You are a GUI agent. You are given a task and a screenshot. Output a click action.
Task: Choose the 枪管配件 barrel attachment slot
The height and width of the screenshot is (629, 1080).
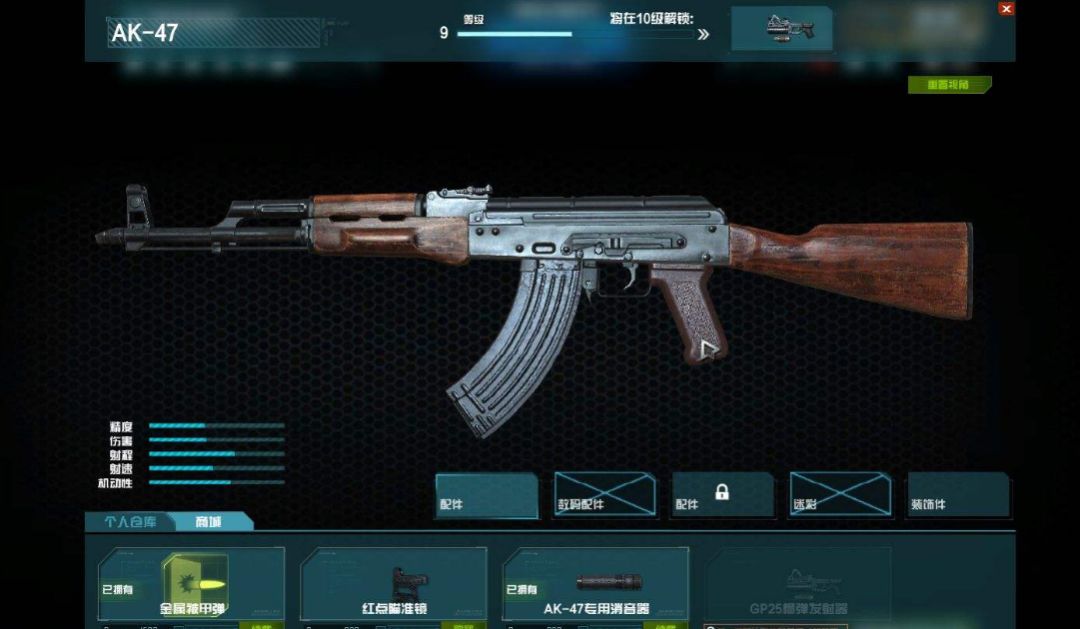605,495
